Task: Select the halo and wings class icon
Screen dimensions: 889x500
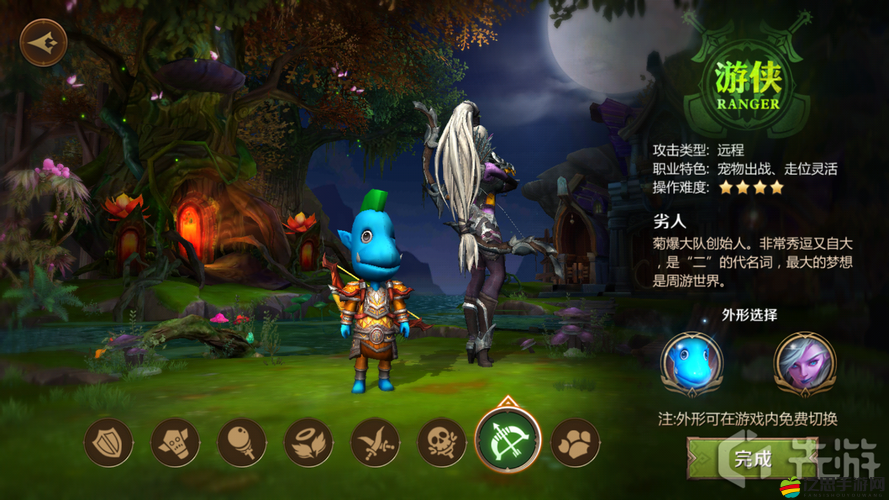Action: point(308,442)
